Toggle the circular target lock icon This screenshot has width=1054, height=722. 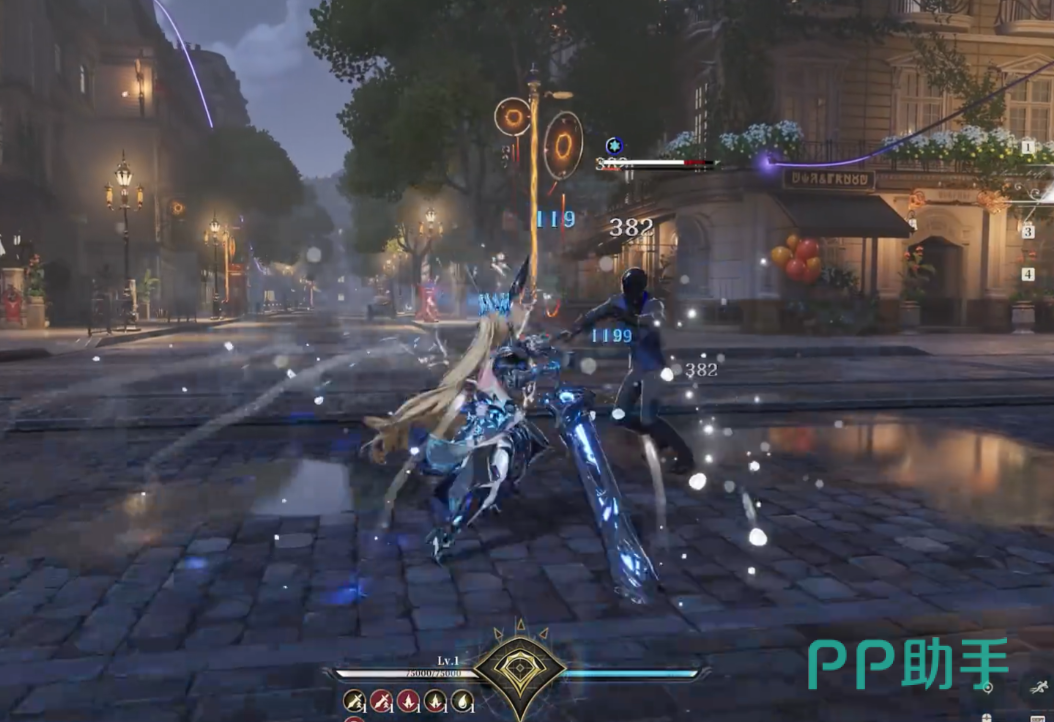pyautogui.click(x=988, y=687)
